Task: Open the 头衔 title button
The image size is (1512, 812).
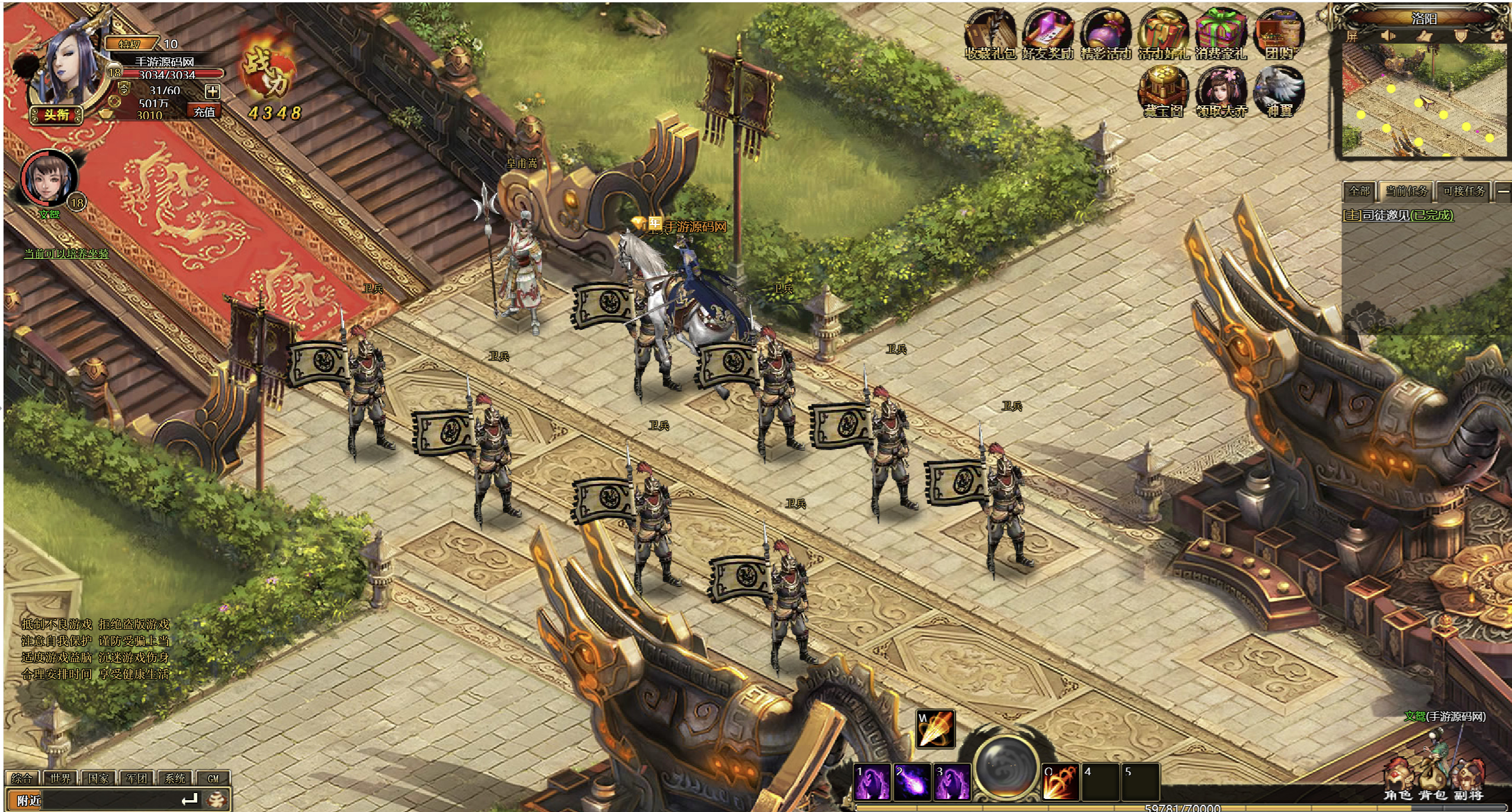Action: pos(57,114)
